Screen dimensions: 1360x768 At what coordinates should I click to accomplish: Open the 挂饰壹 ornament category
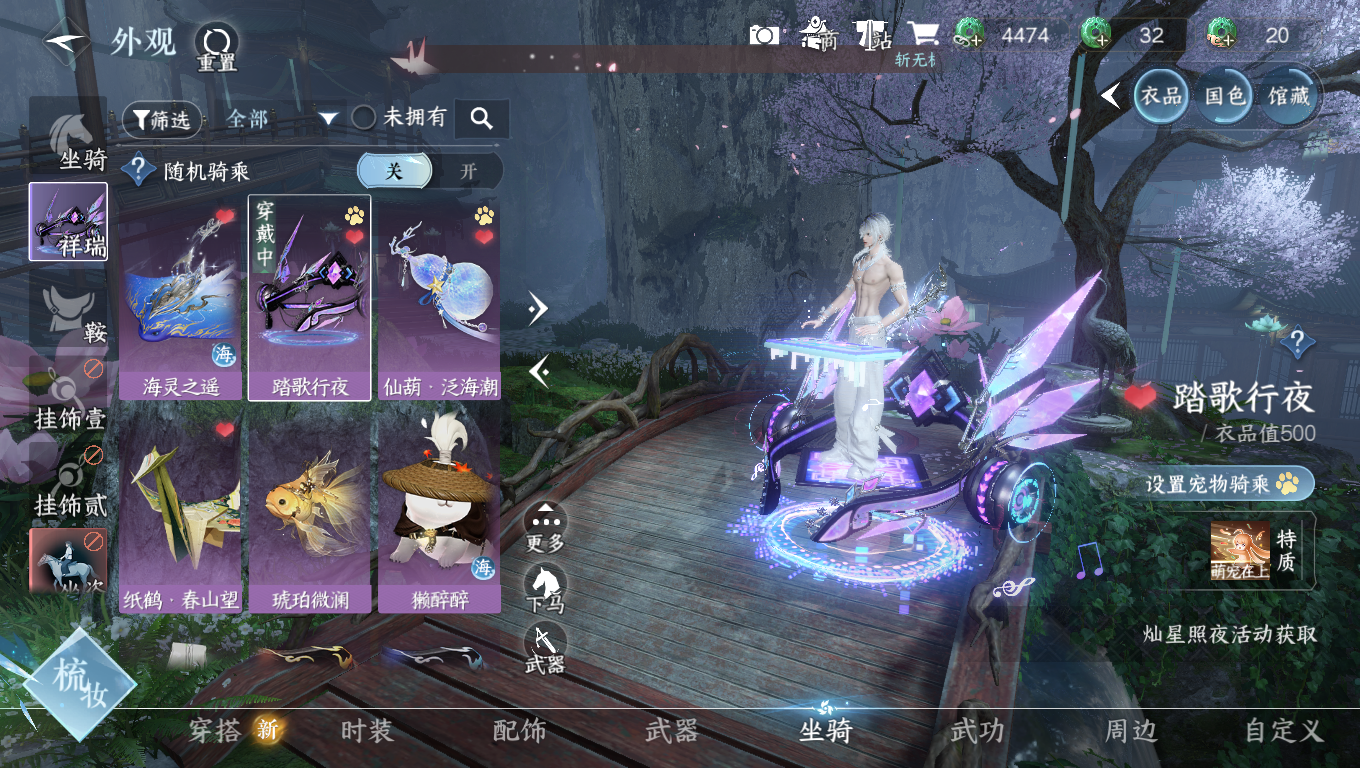69,398
